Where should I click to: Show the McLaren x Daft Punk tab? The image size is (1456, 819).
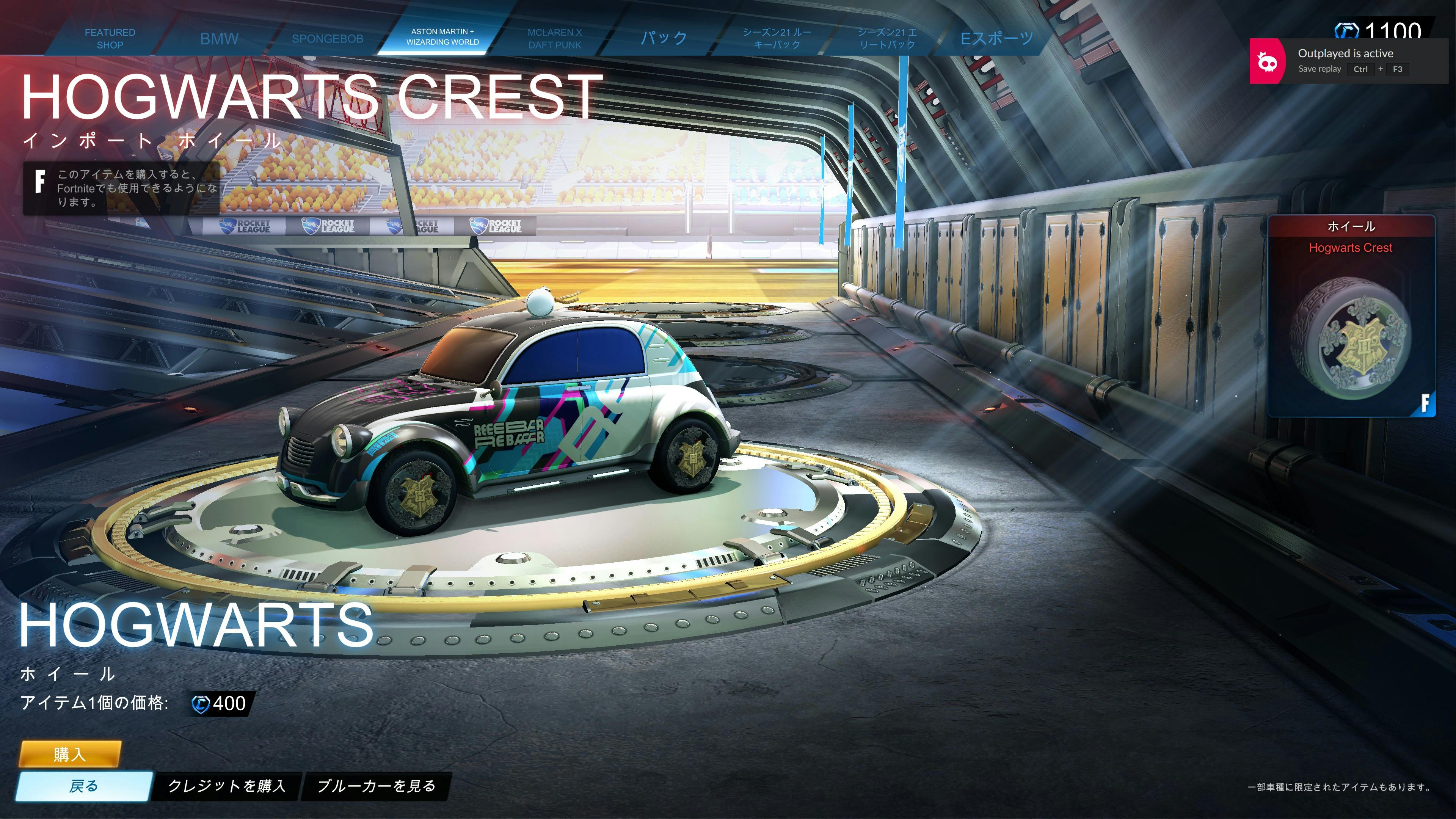coord(554,38)
